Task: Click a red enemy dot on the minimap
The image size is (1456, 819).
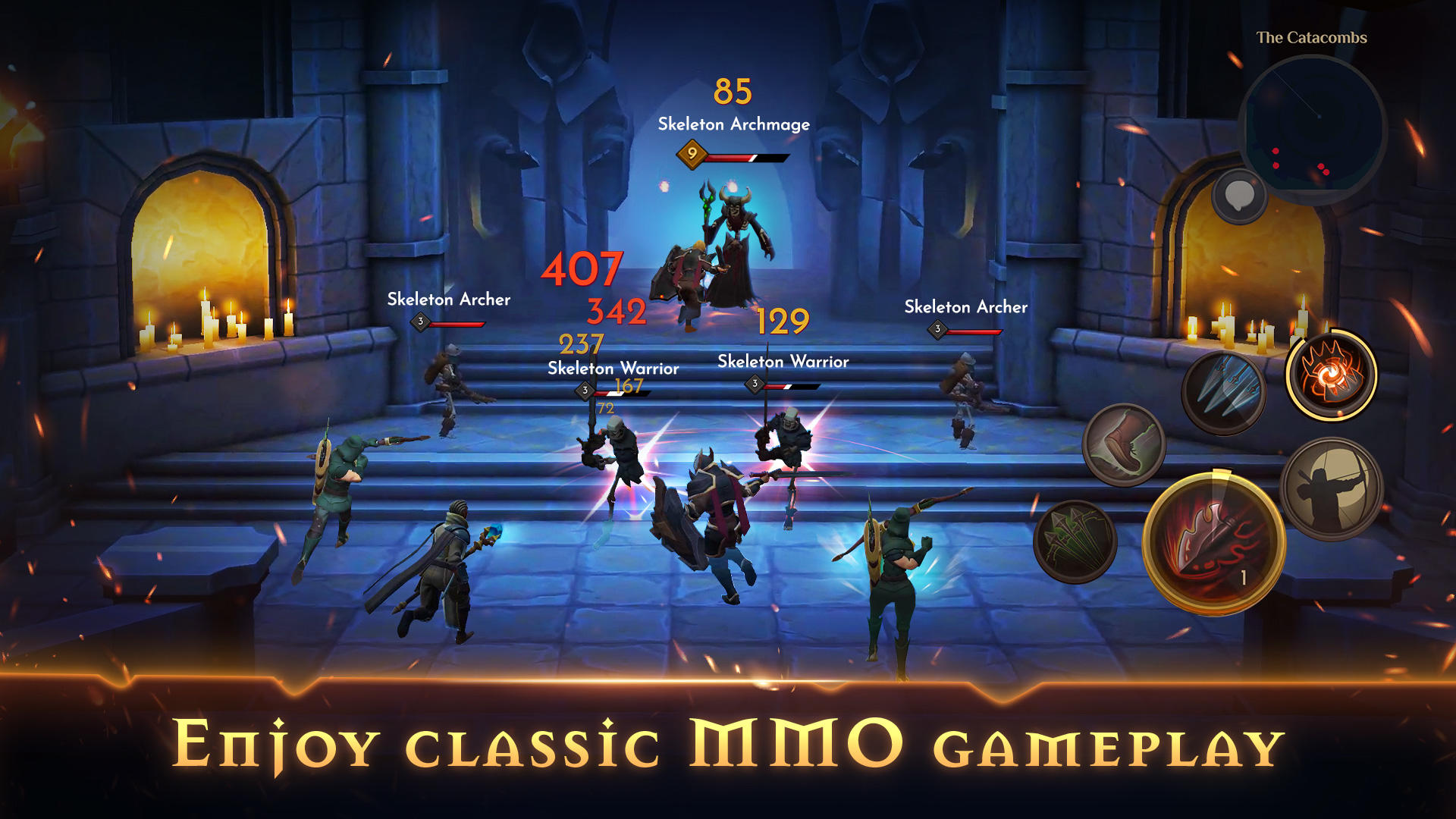Action: [1276, 150]
